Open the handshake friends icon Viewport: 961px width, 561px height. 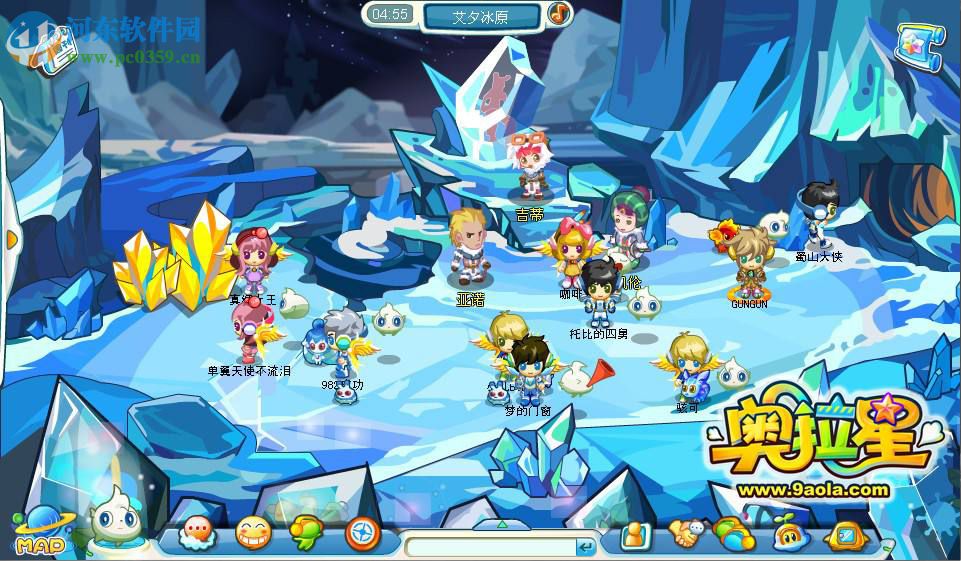[686, 535]
